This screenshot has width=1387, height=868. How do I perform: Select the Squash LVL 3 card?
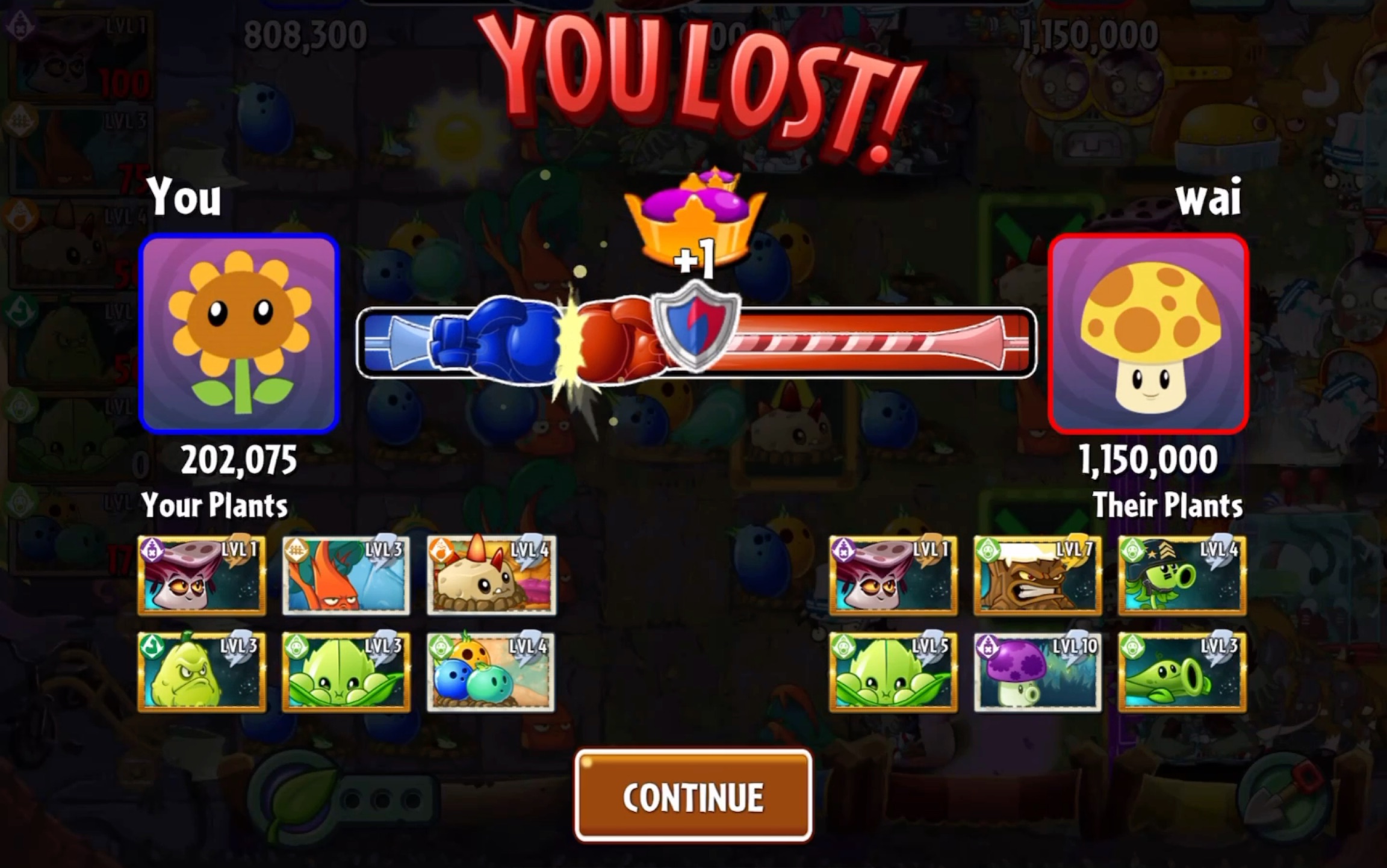pos(202,672)
